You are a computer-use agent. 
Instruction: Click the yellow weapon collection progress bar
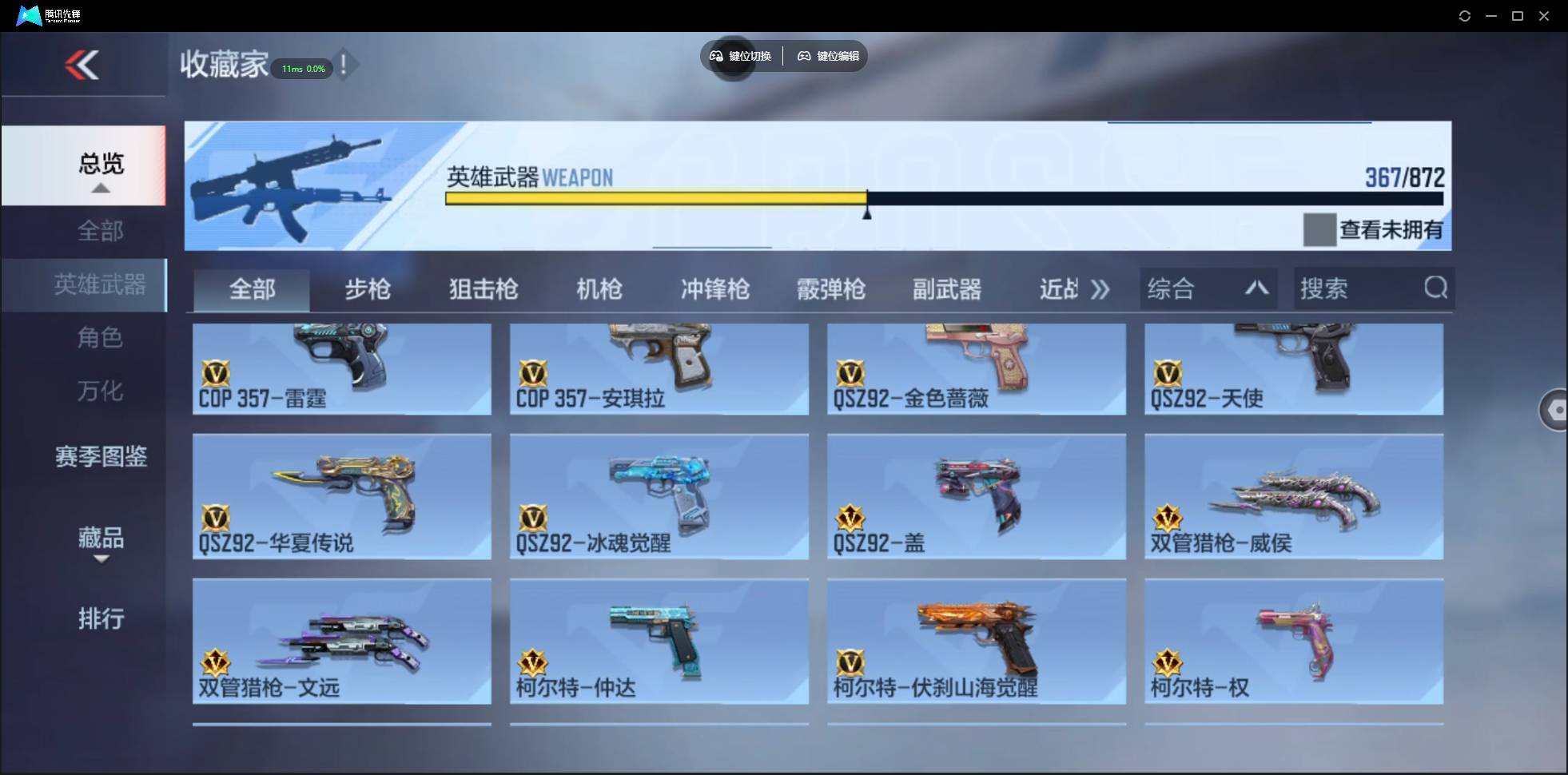click(655, 198)
